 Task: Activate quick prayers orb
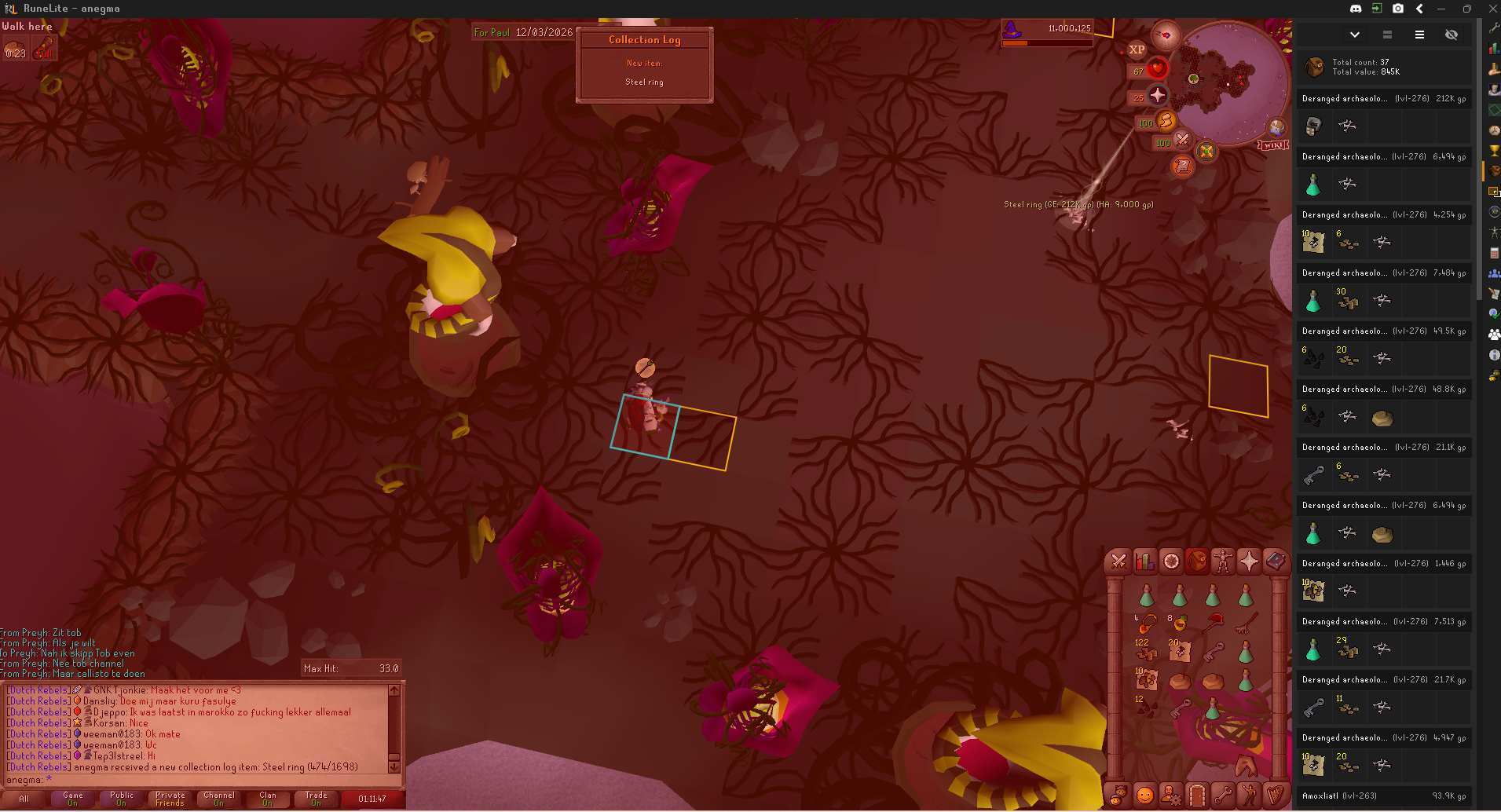(1156, 96)
